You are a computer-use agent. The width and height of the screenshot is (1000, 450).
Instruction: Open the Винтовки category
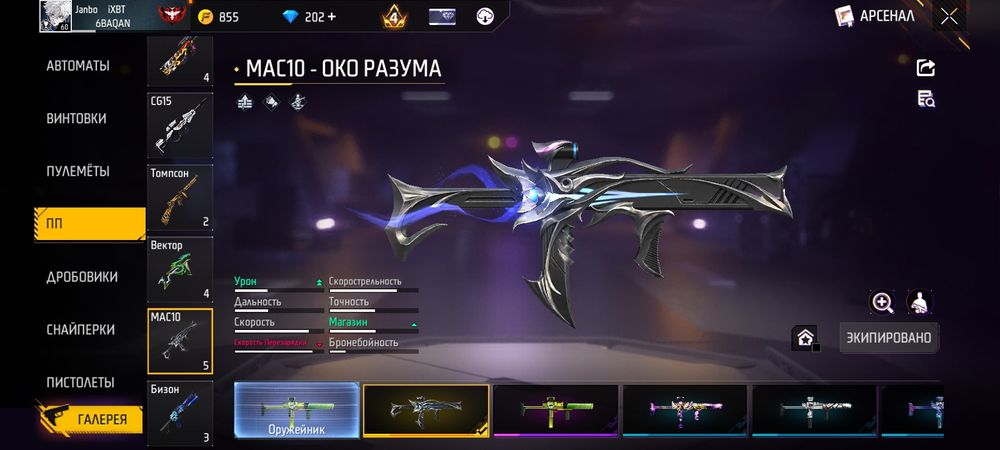coord(76,118)
